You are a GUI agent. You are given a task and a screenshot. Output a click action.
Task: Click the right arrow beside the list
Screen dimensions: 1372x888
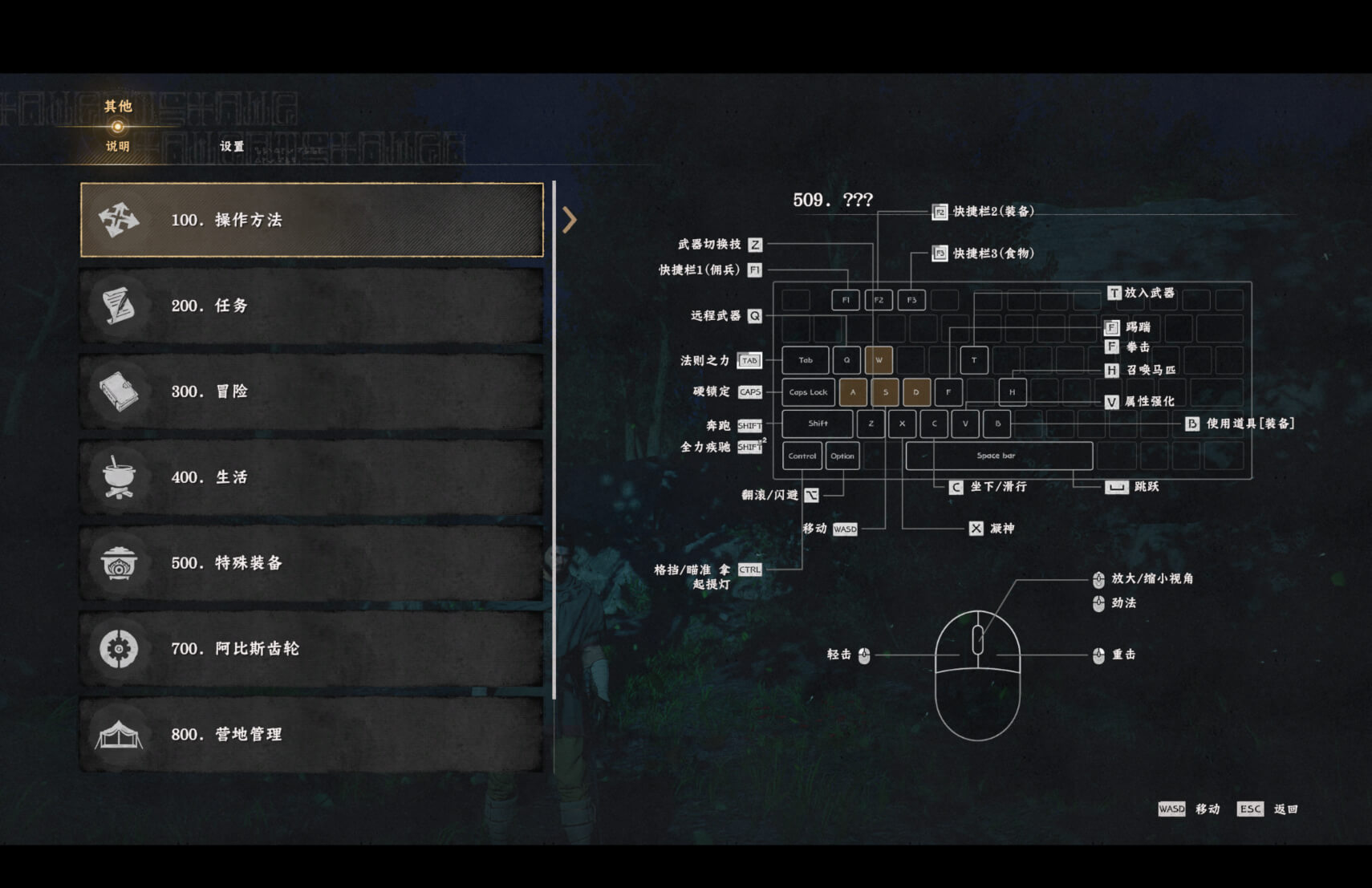click(x=569, y=220)
